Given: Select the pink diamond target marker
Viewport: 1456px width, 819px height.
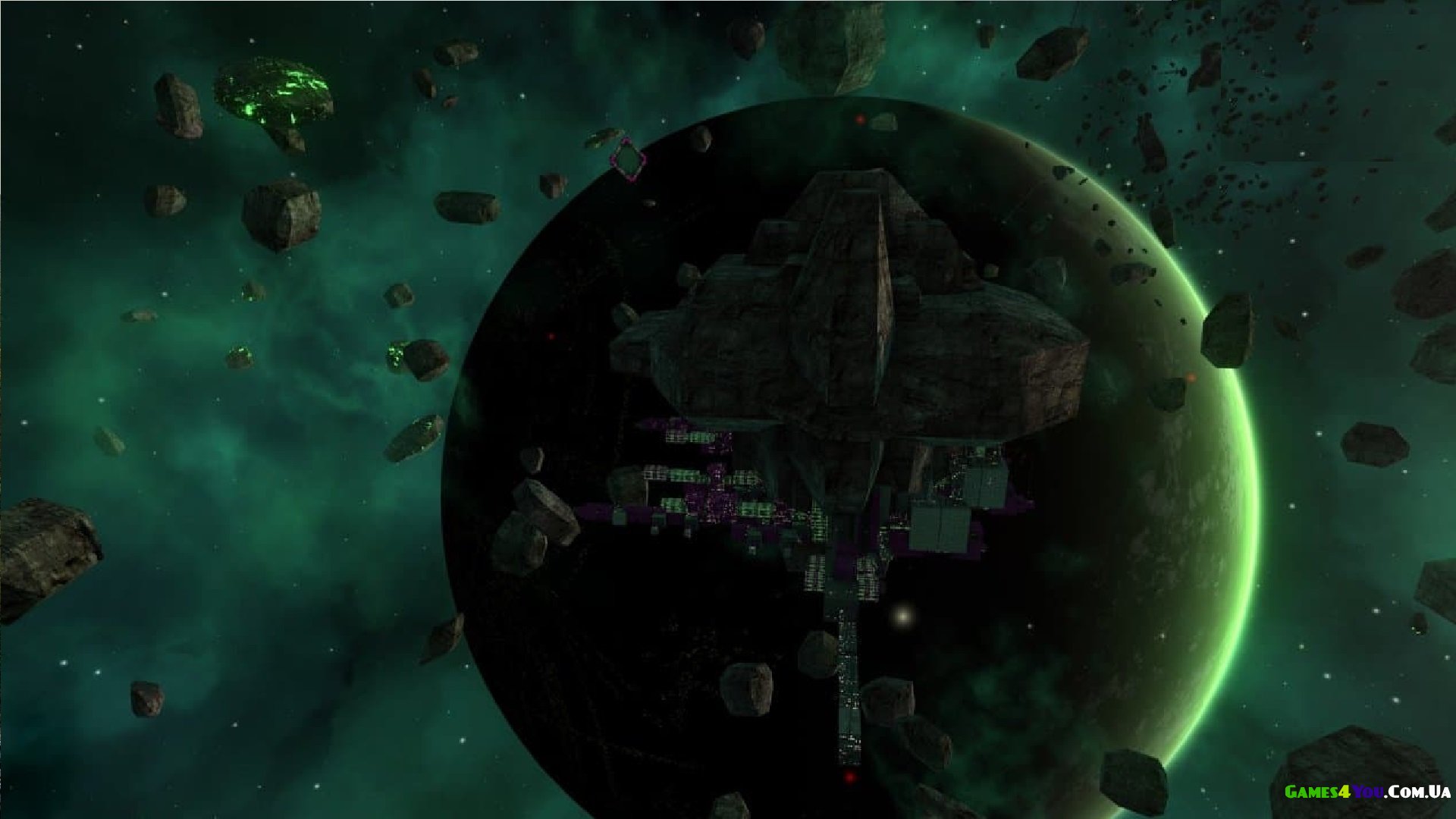Looking at the screenshot, I should coord(628,159).
